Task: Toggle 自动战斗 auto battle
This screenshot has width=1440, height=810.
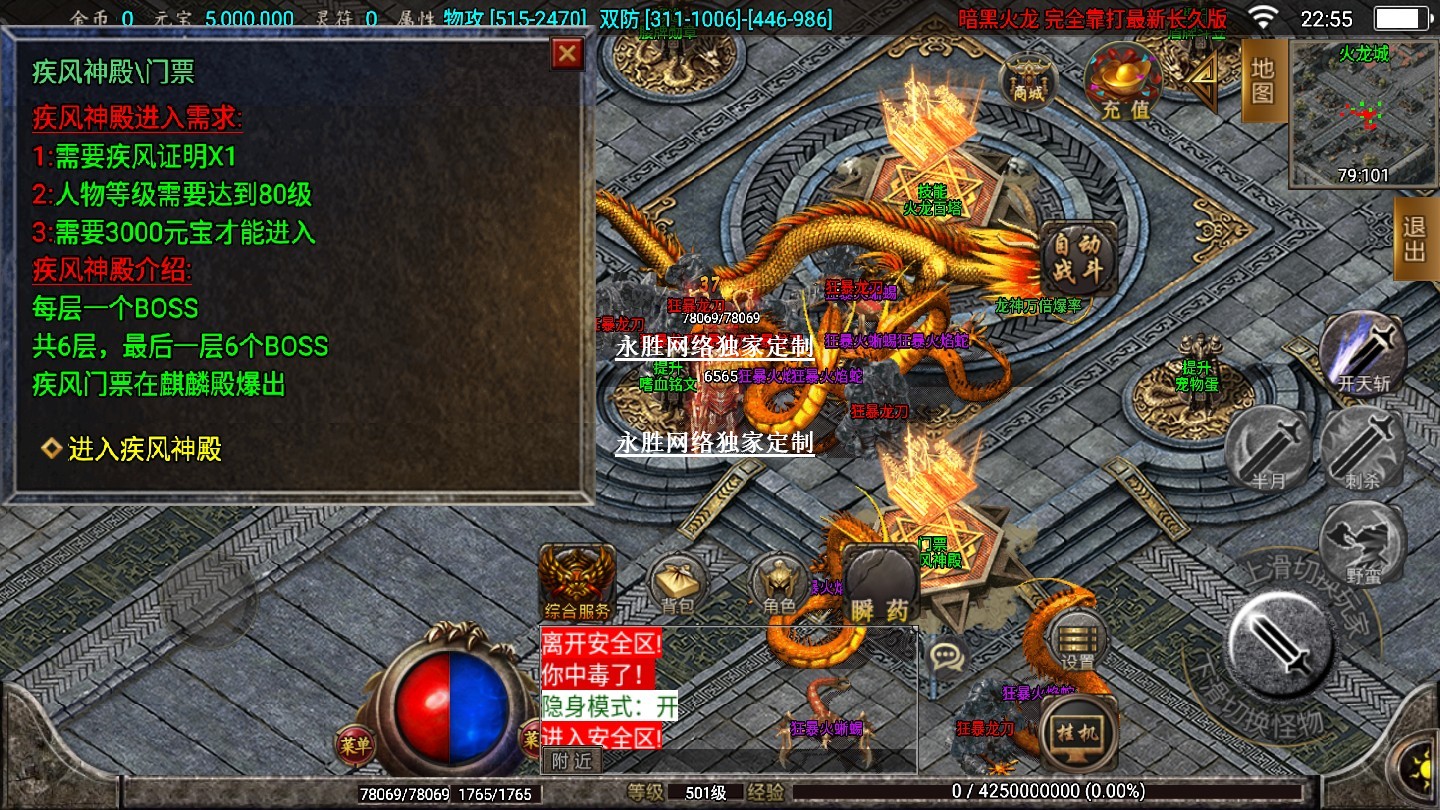Action: (x=1078, y=258)
